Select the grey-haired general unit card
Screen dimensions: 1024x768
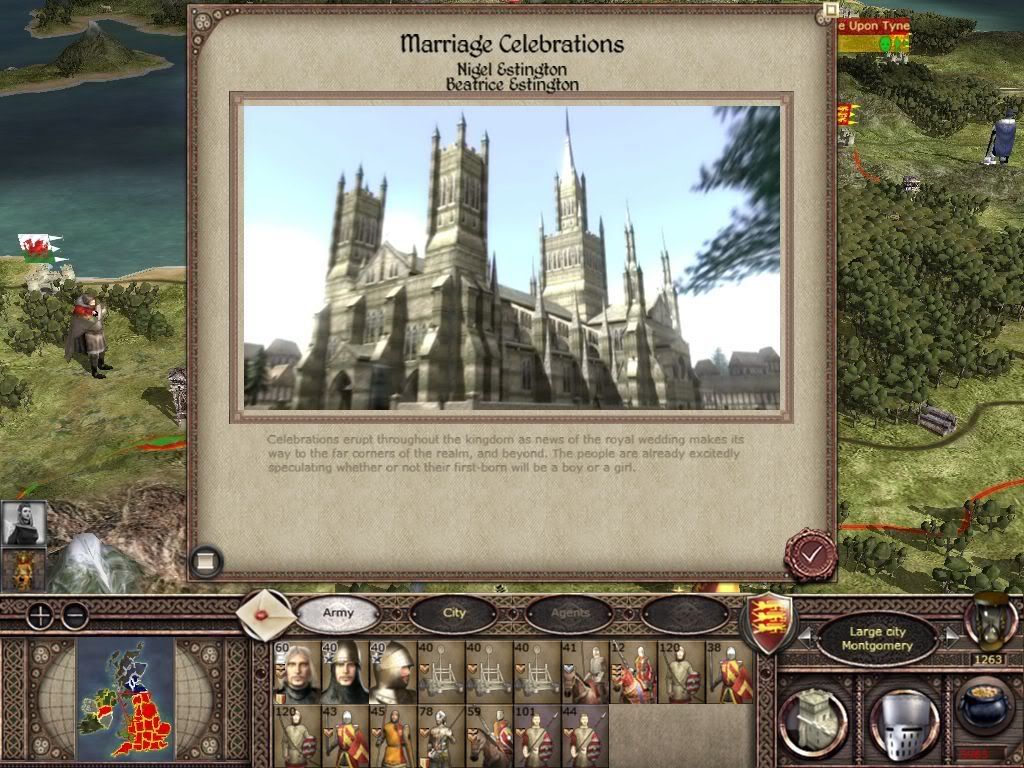(x=297, y=673)
